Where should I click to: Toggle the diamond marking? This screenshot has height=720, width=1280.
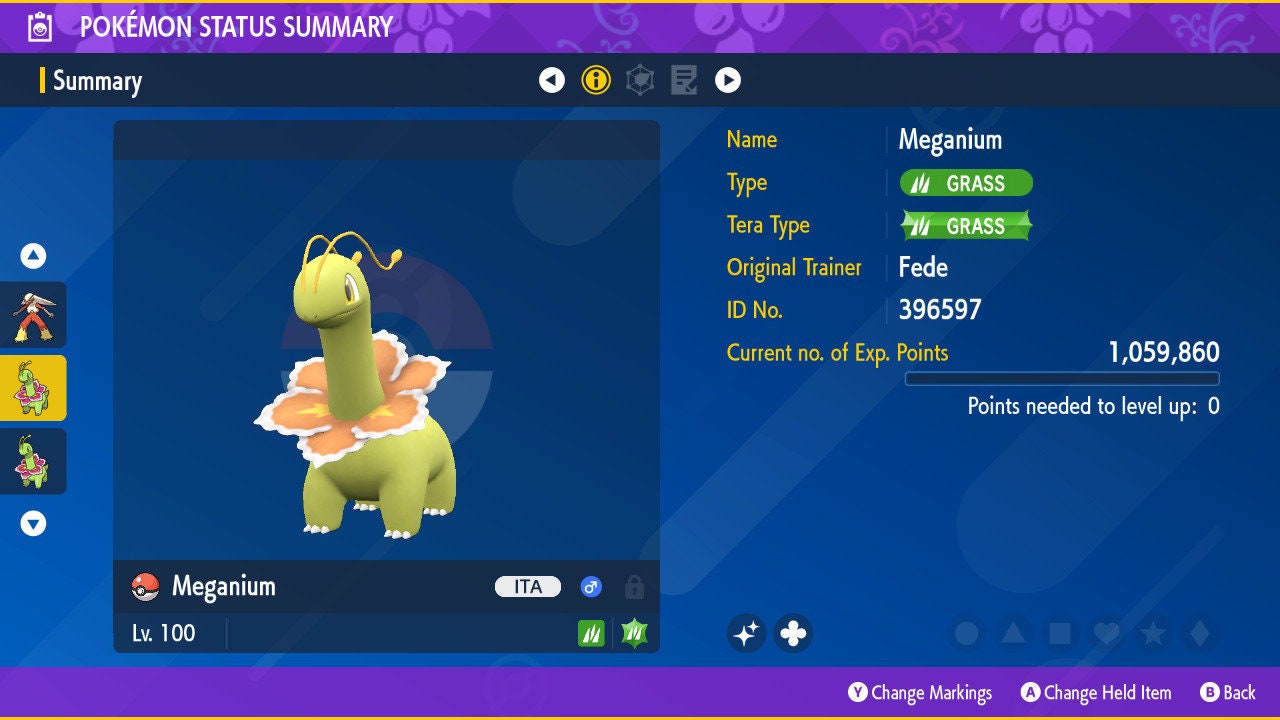coord(1200,633)
